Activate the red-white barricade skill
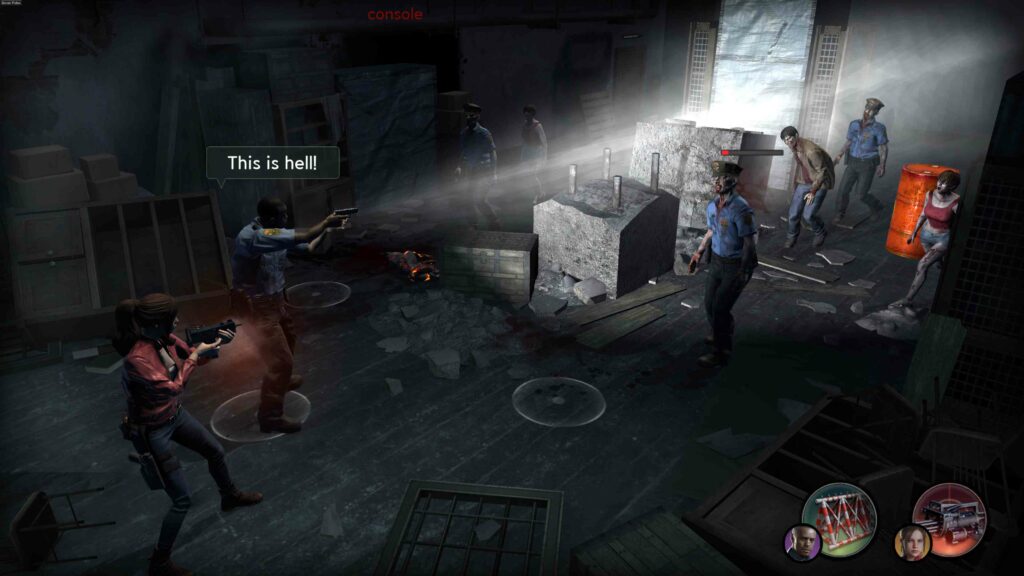The height and width of the screenshot is (576, 1024). (x=839, y=520)
